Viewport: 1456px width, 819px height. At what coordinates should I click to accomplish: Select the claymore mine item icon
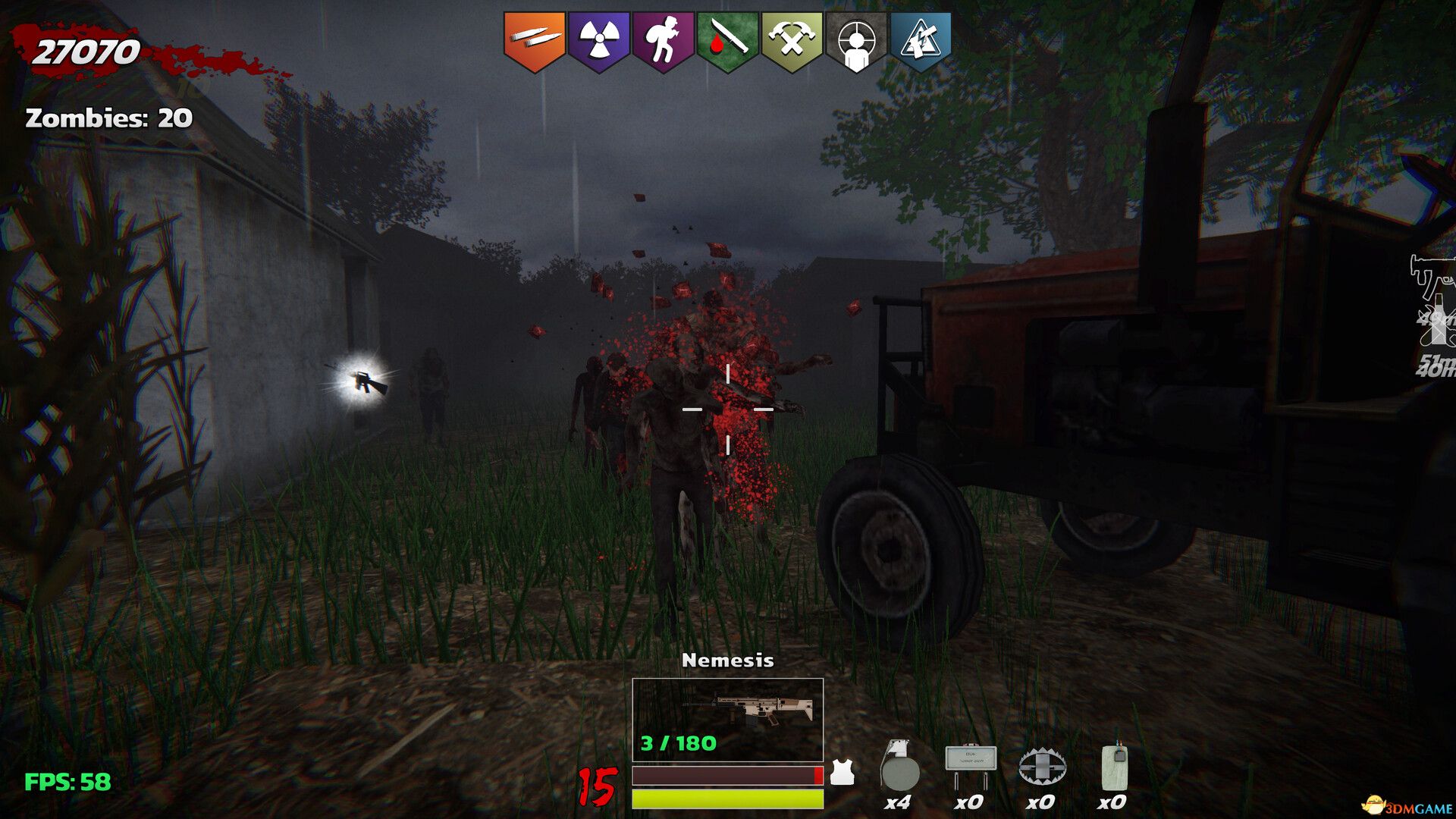[971, 766]
